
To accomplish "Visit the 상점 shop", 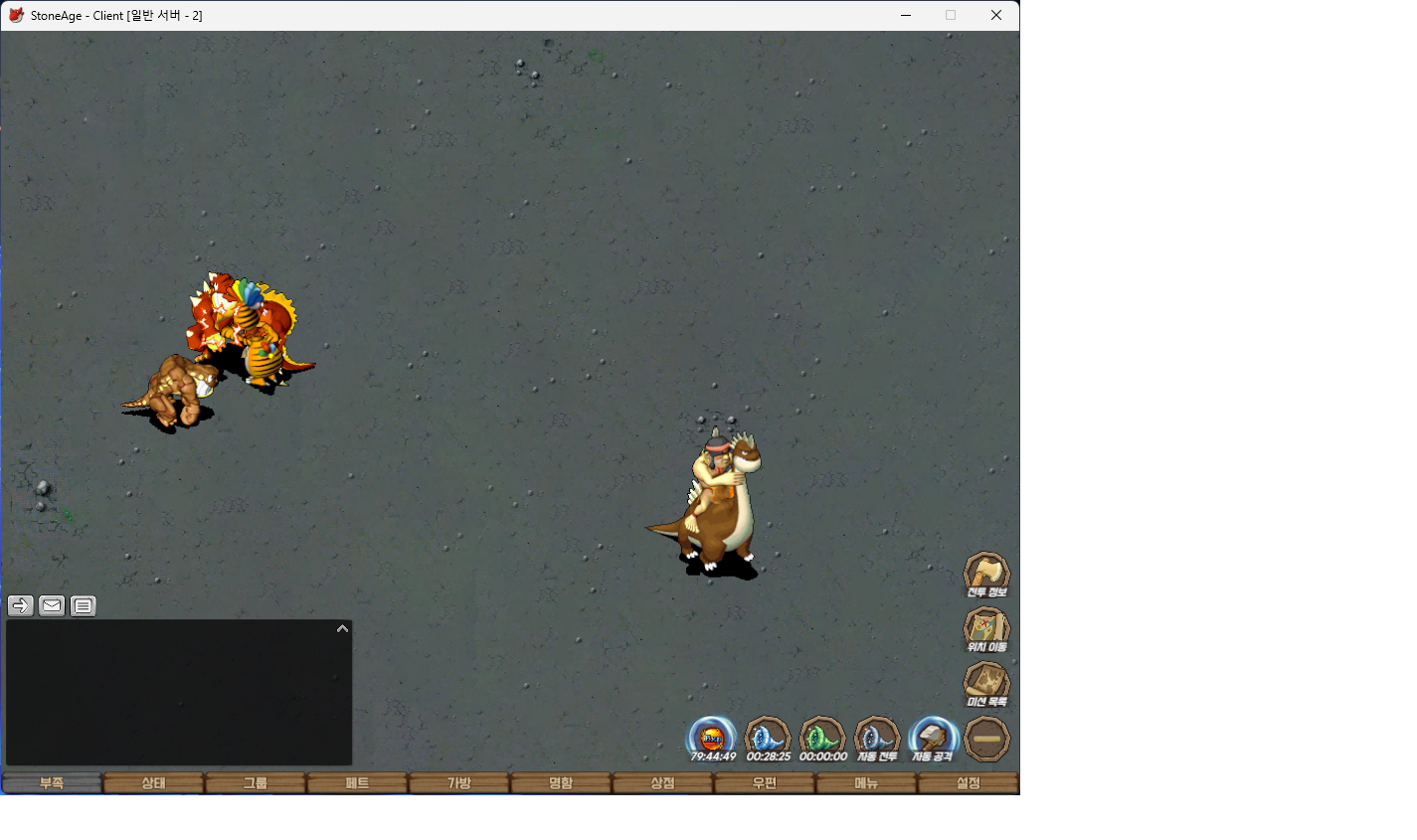I will [x=662, y=783].
